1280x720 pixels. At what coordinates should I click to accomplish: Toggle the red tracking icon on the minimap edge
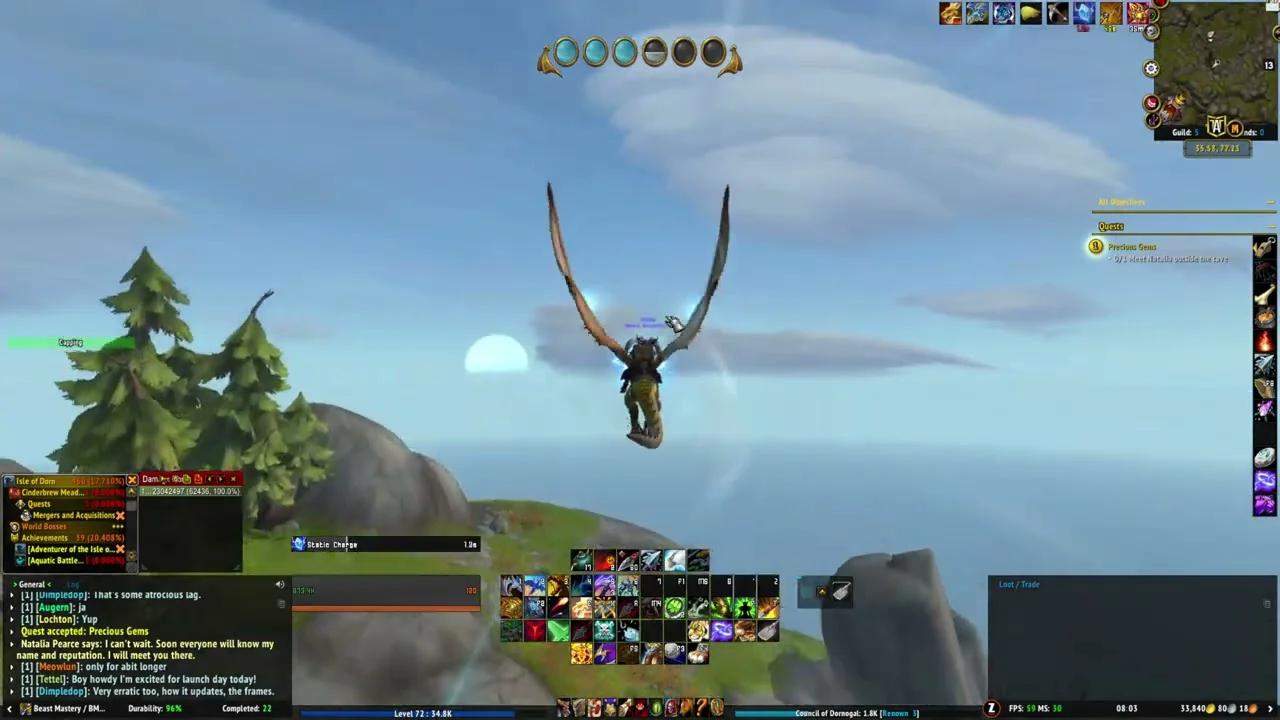[1150, 101]
